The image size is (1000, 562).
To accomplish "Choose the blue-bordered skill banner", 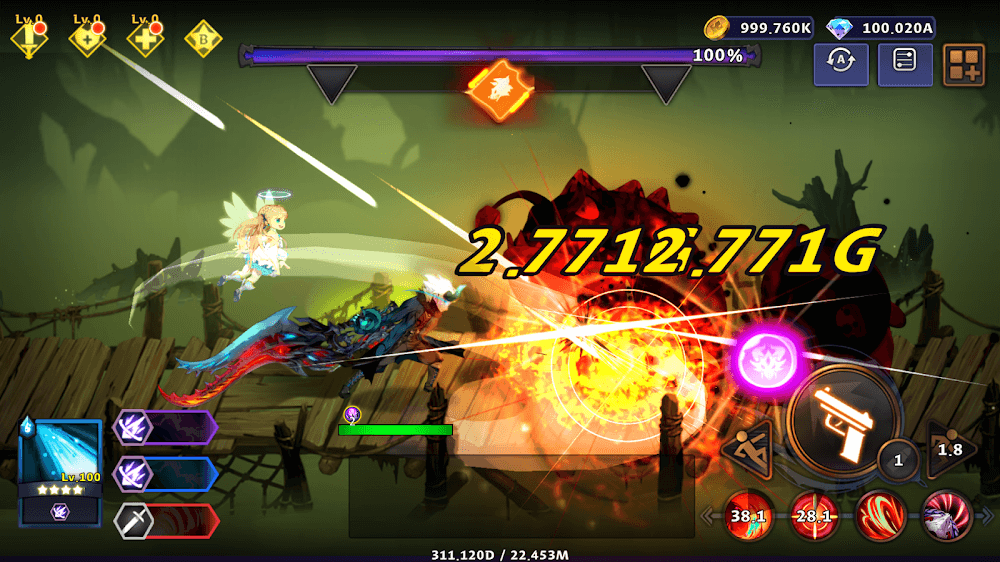I will (x=166, y=474).
